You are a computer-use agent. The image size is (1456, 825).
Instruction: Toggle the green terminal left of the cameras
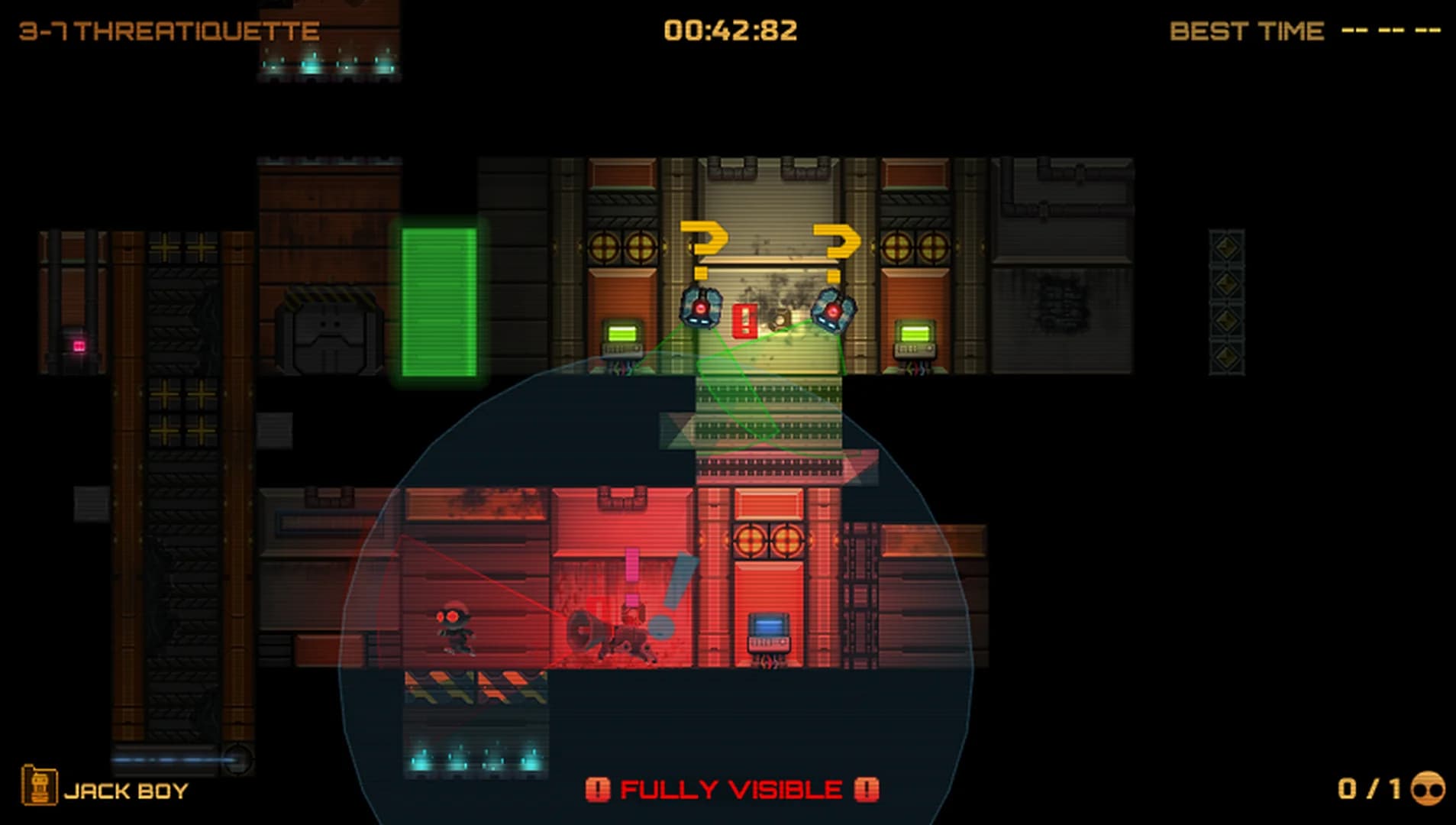(x=622, y=334)
